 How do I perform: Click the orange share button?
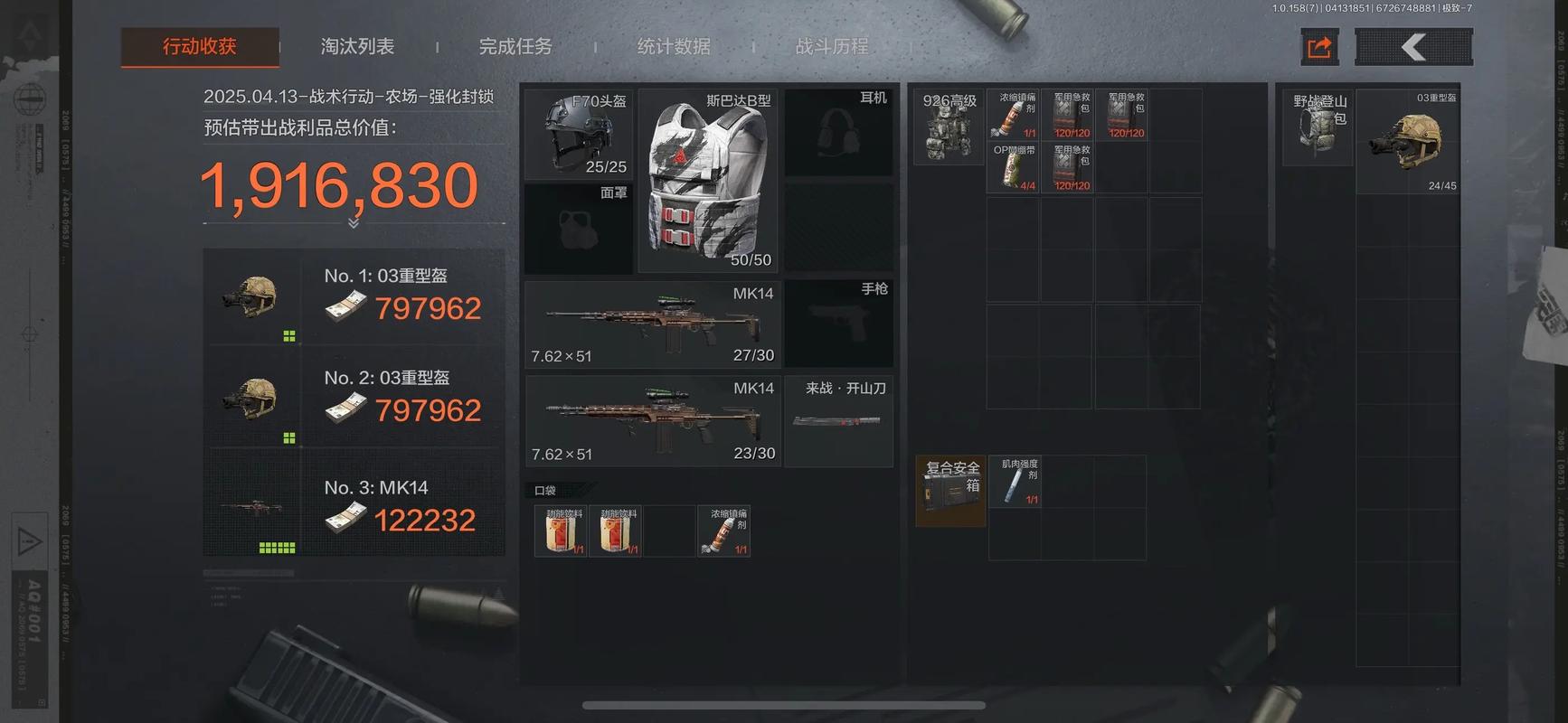click(1319, 47)
